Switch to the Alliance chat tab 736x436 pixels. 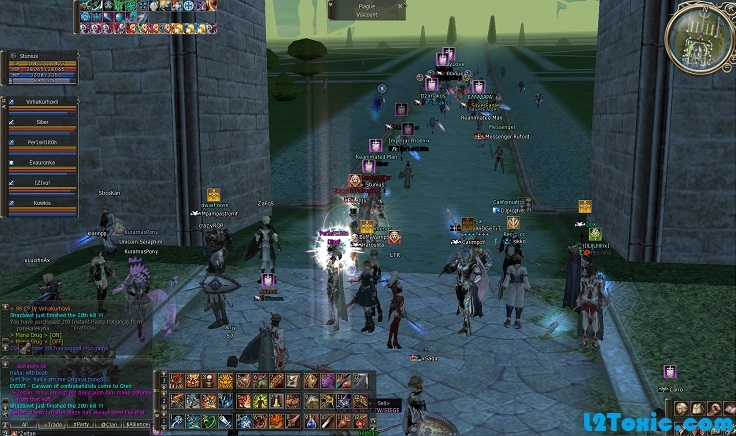[x=137, y=424]
